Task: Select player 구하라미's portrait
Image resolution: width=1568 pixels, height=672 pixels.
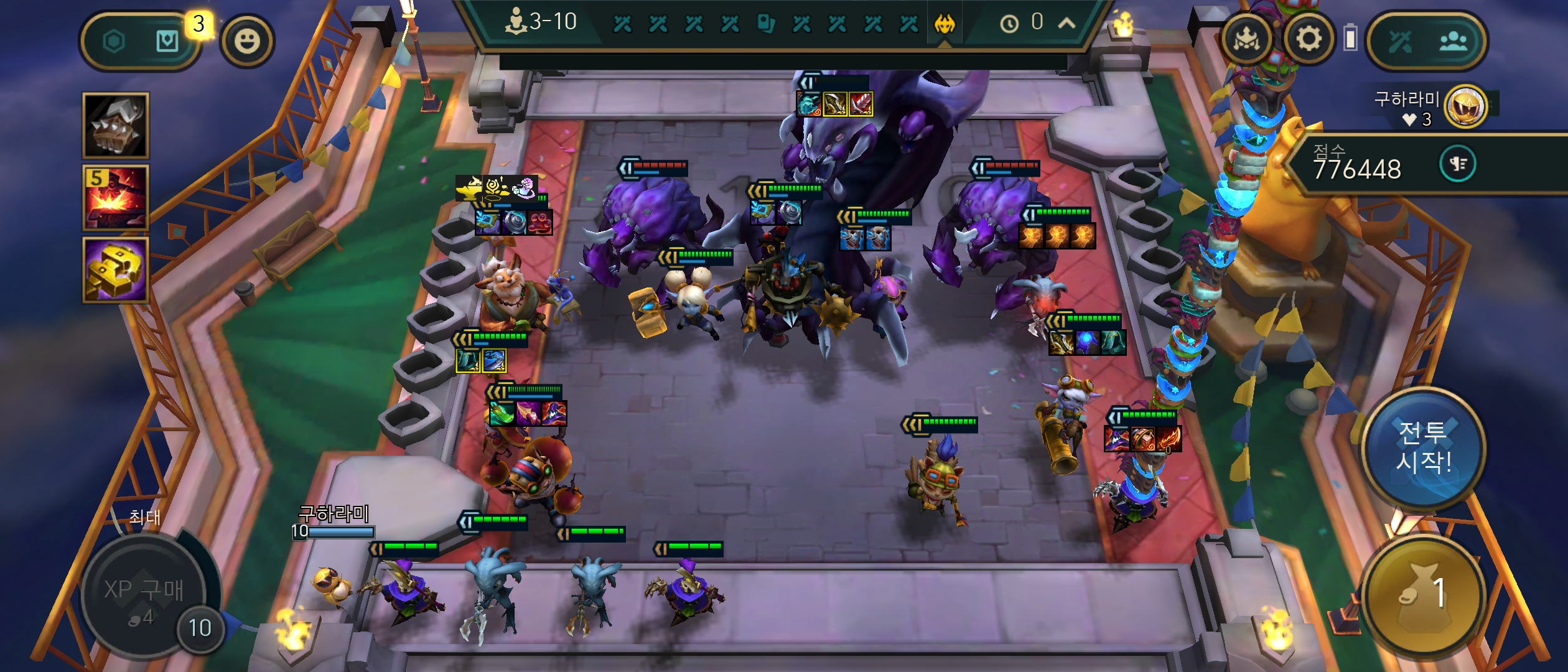Action: [1465, 106]
